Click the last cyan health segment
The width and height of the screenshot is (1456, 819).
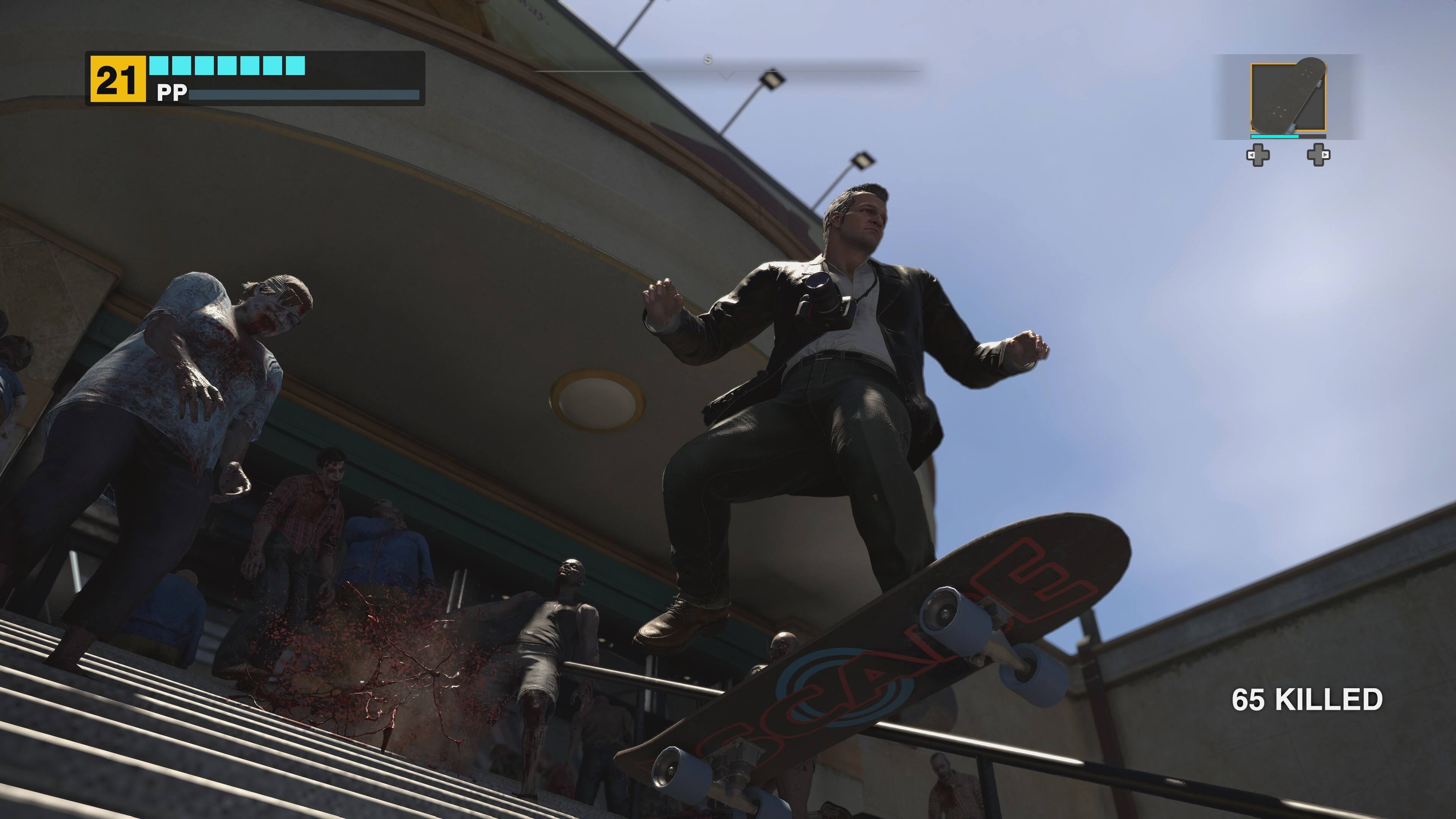[x=296, y=66]
